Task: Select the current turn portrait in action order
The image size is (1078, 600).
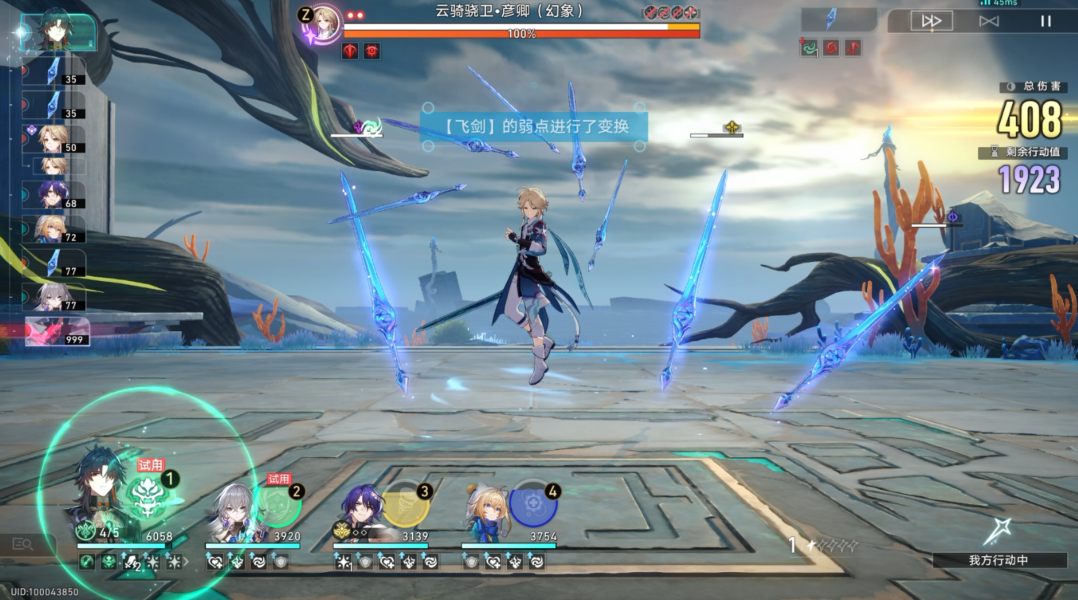Action: (x=58, y=31)
